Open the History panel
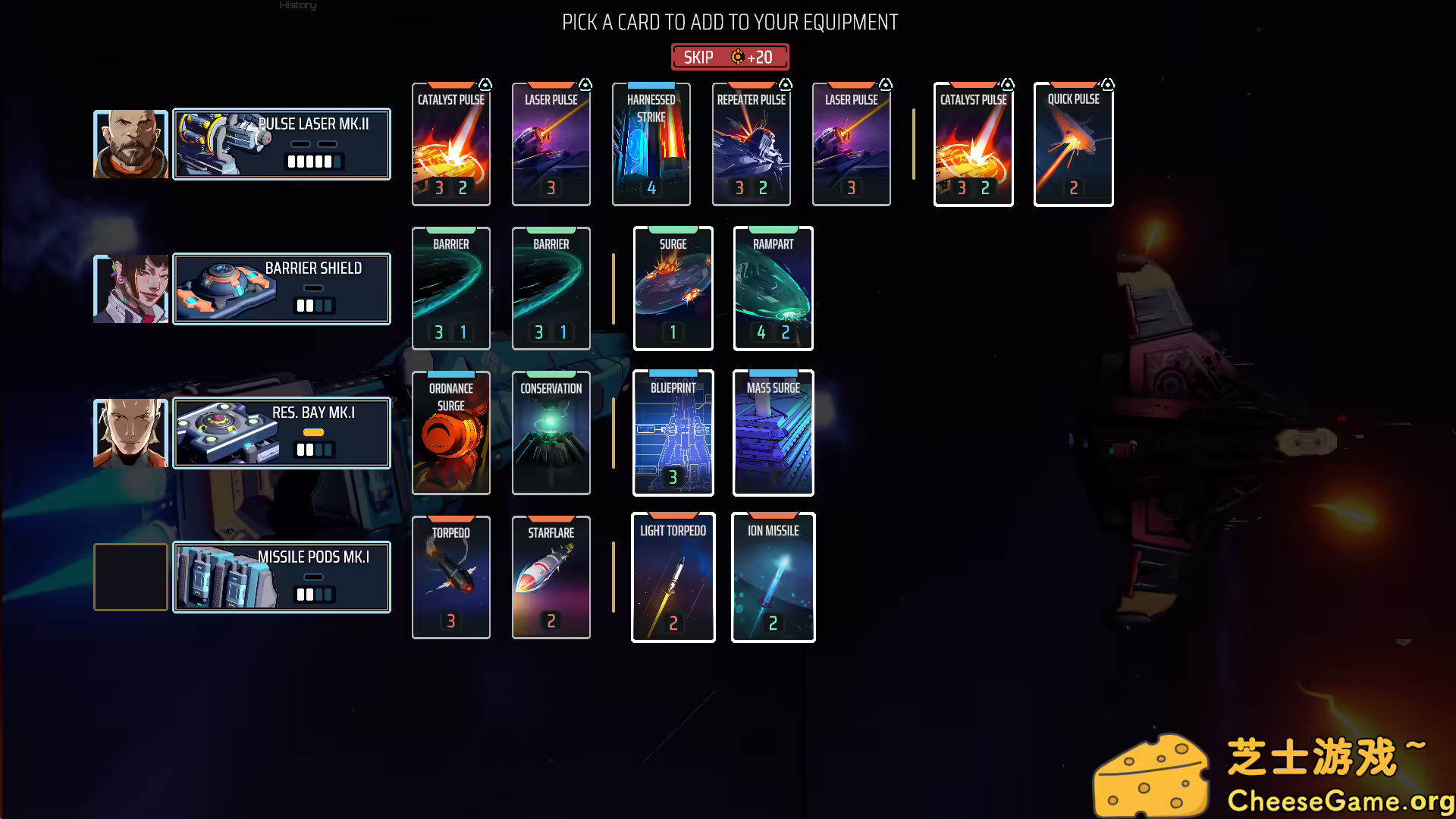The width and height of the screenshot is (1456, 819). point(297,6)
